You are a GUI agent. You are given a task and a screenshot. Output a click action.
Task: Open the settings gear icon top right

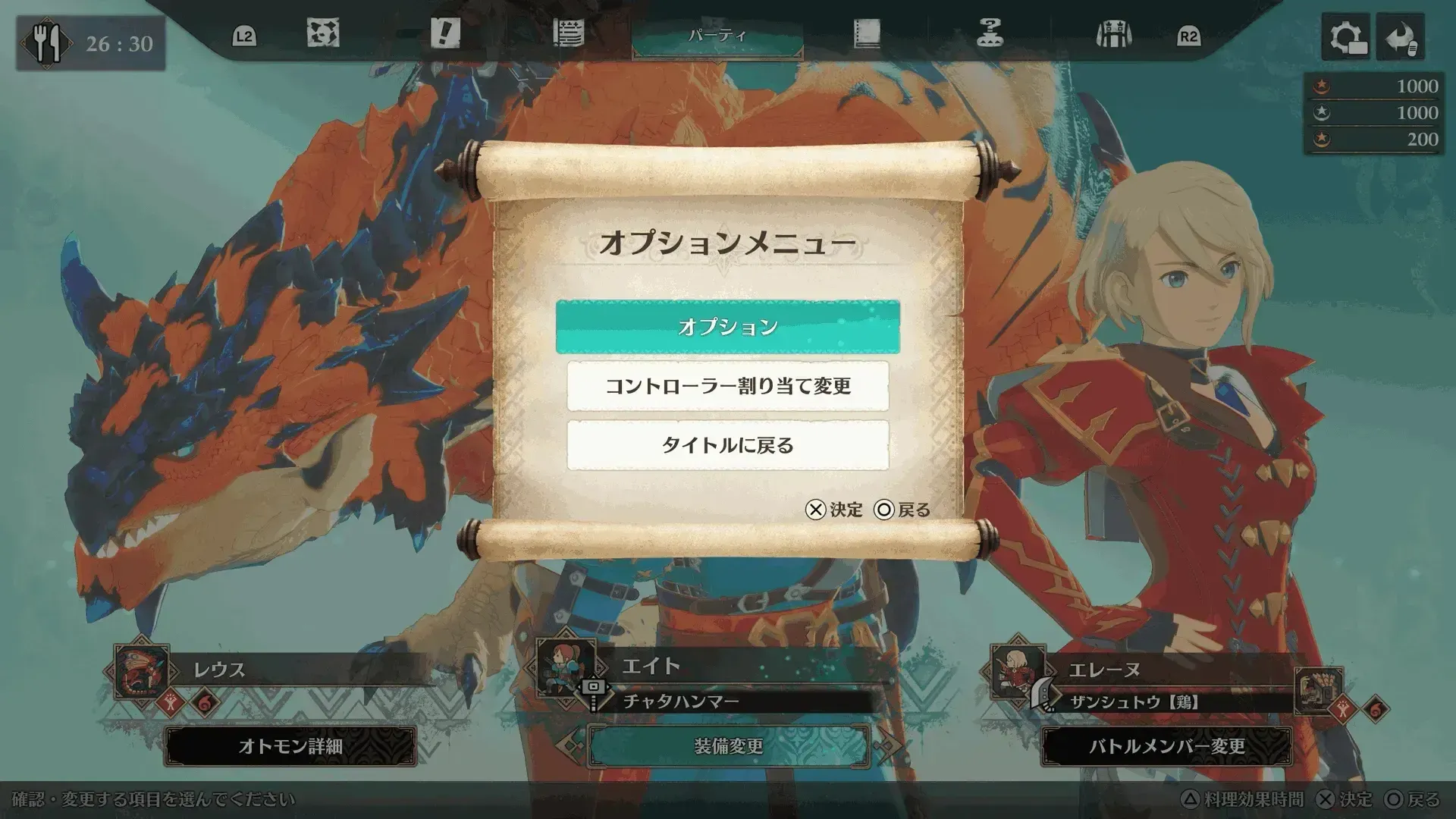(1345, 37)
